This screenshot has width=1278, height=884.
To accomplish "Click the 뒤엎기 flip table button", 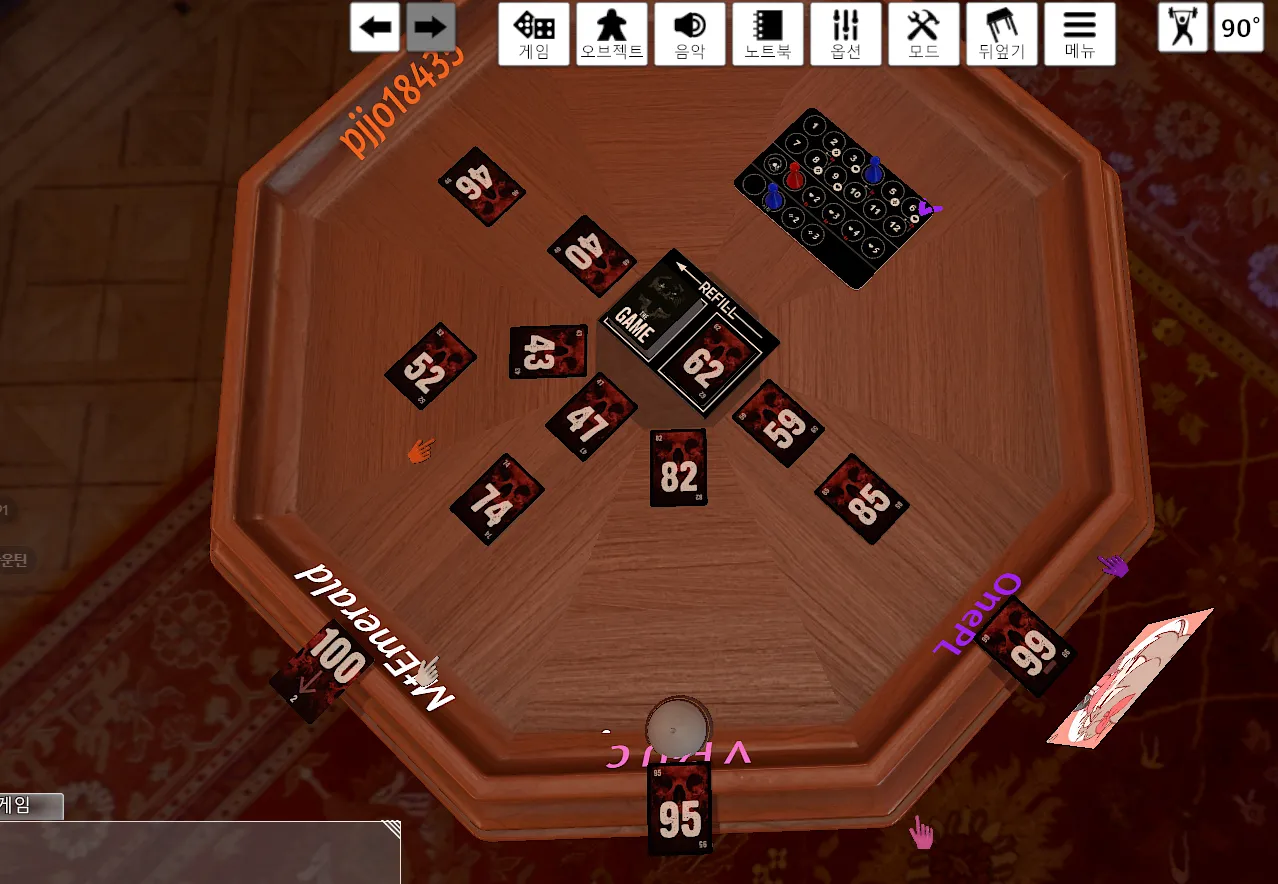I will click(x=1002, y=34).
